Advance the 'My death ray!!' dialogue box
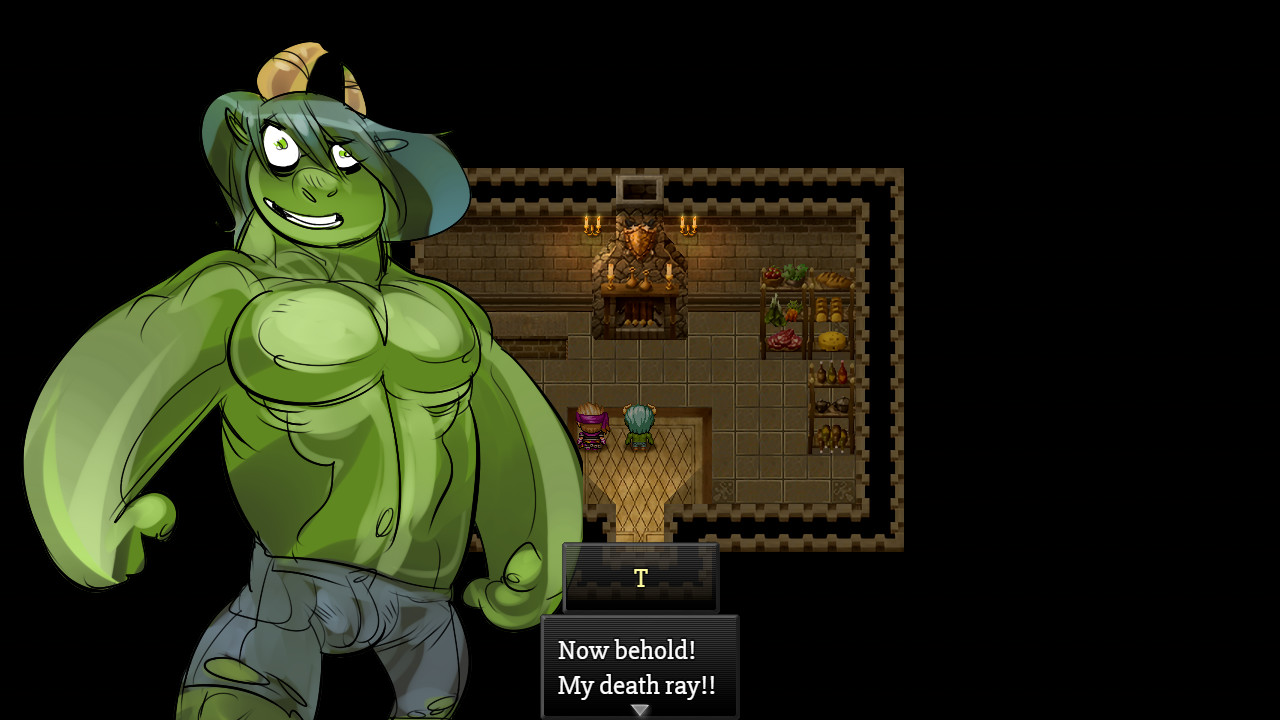1280x720 pixels. (640, 668)
